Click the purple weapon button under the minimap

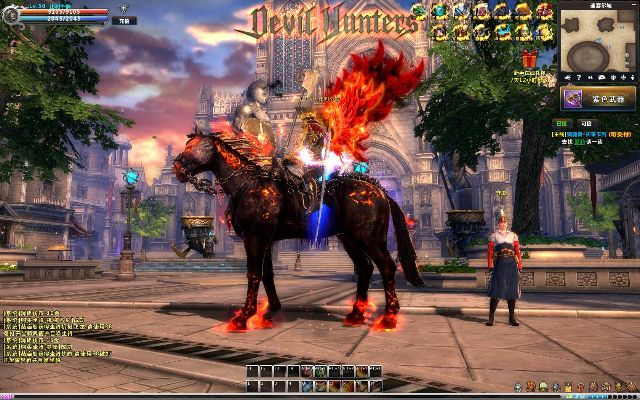[x=598, y=99]
